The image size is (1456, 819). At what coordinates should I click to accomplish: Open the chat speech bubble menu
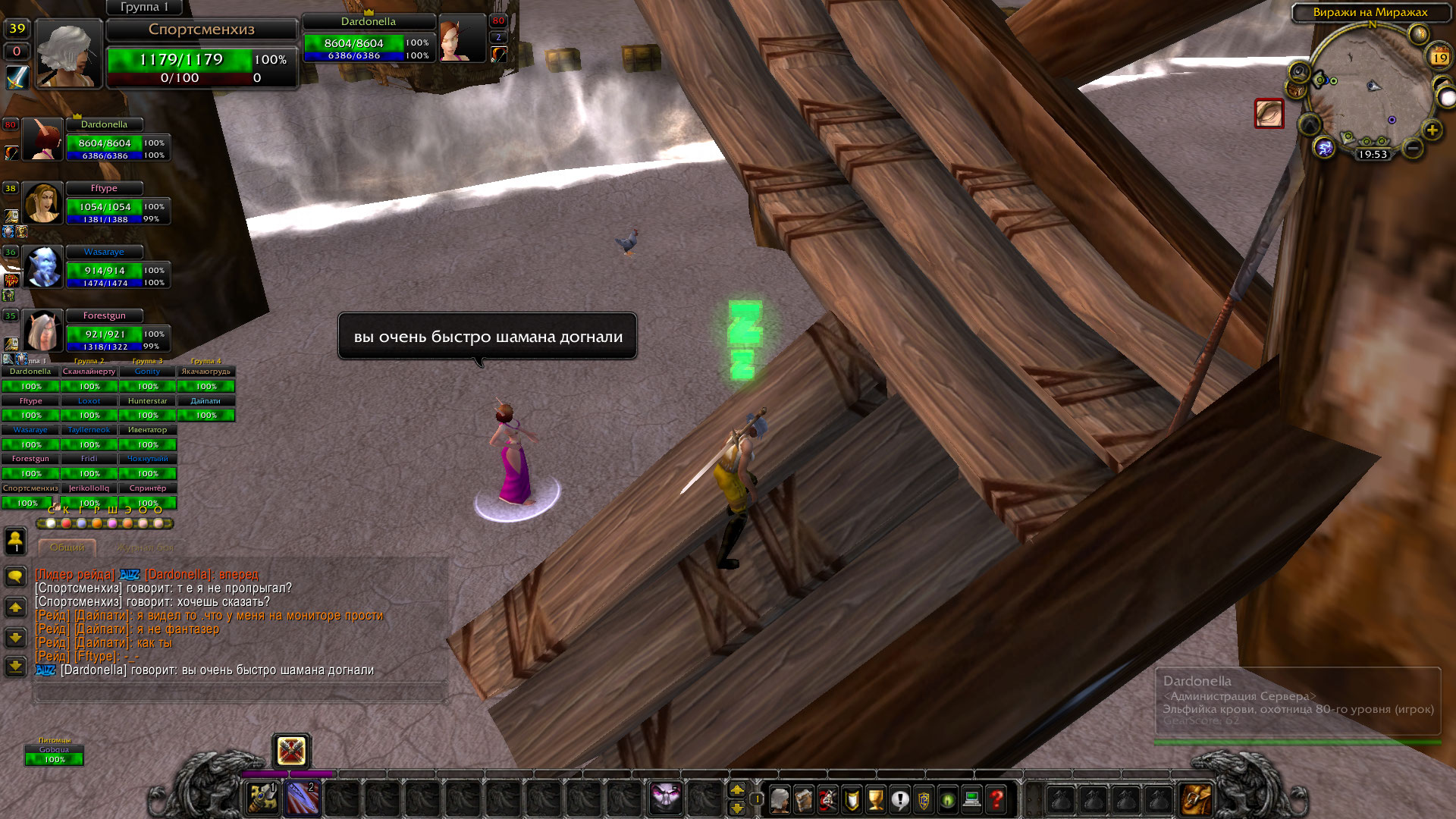(x=15, y=576)
